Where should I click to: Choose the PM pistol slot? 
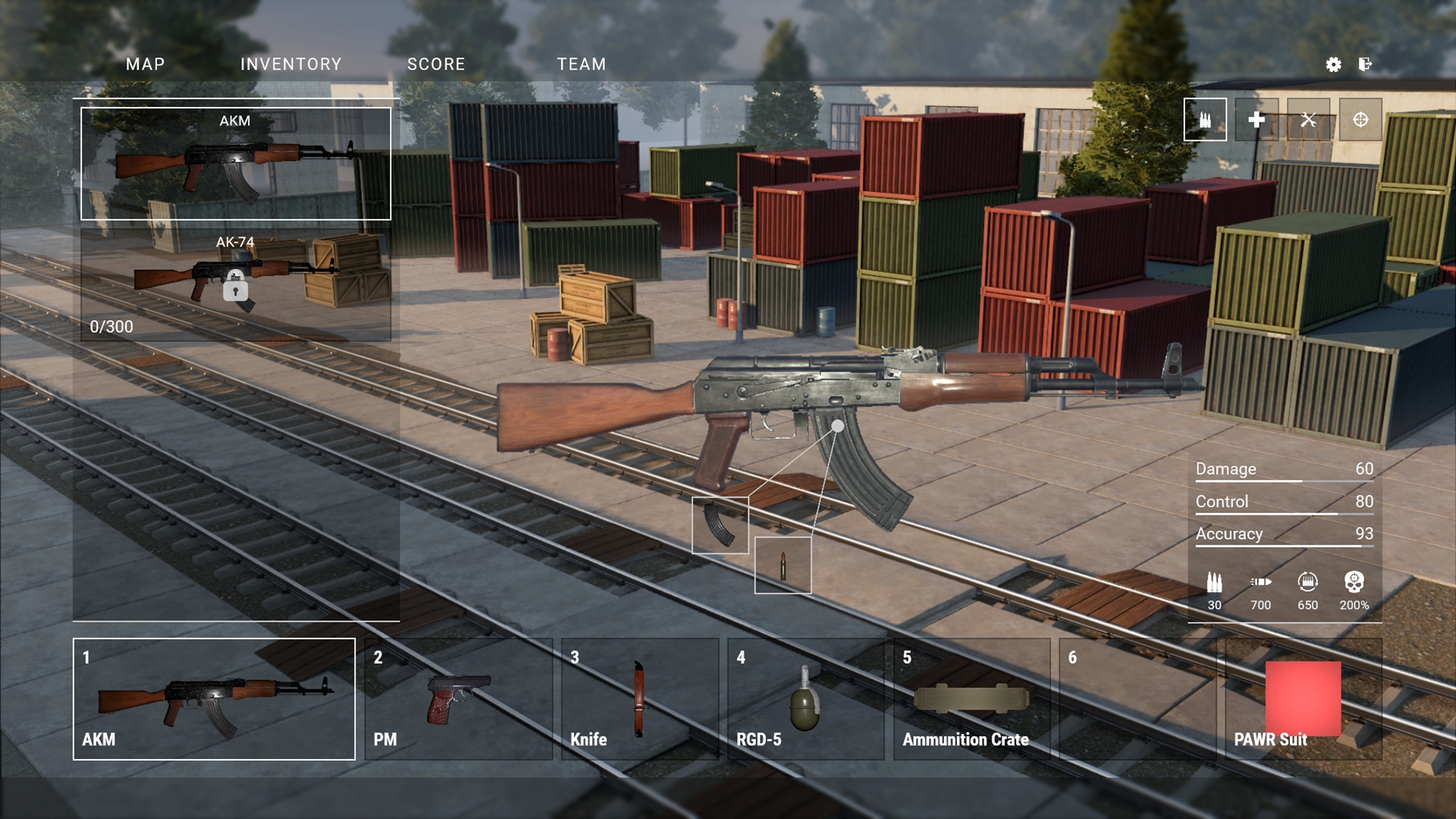point(459,699)
